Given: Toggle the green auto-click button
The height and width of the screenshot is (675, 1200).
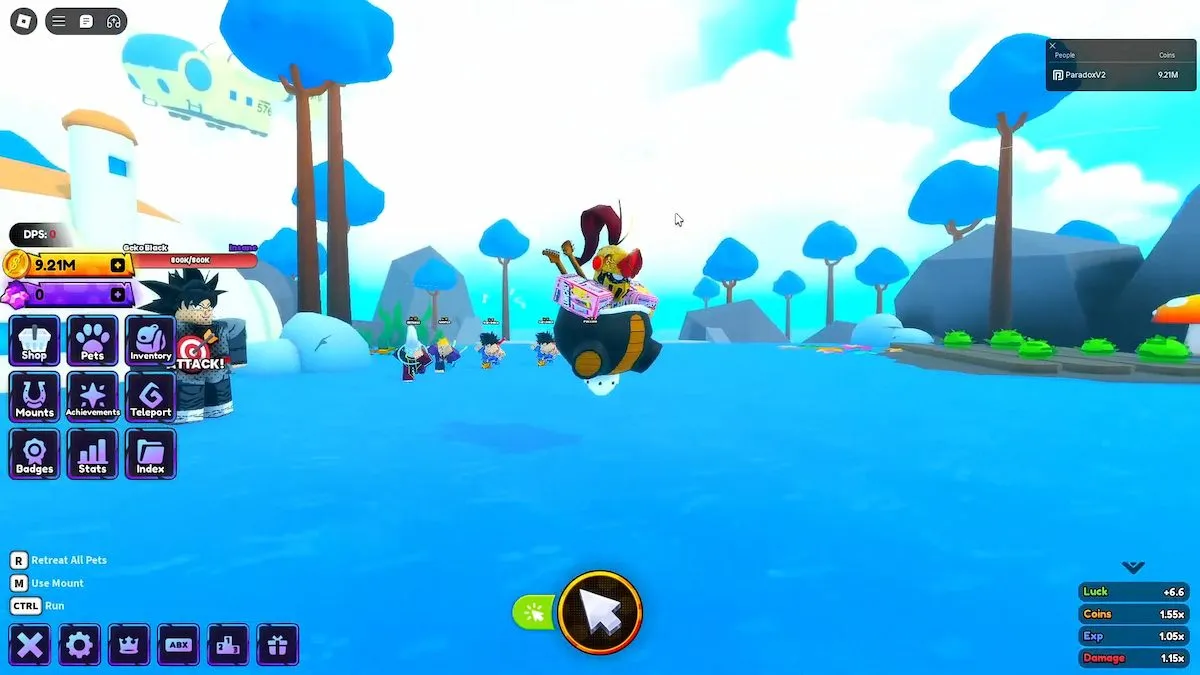Looking at the screenshot, I should click(x=534, y=612).
